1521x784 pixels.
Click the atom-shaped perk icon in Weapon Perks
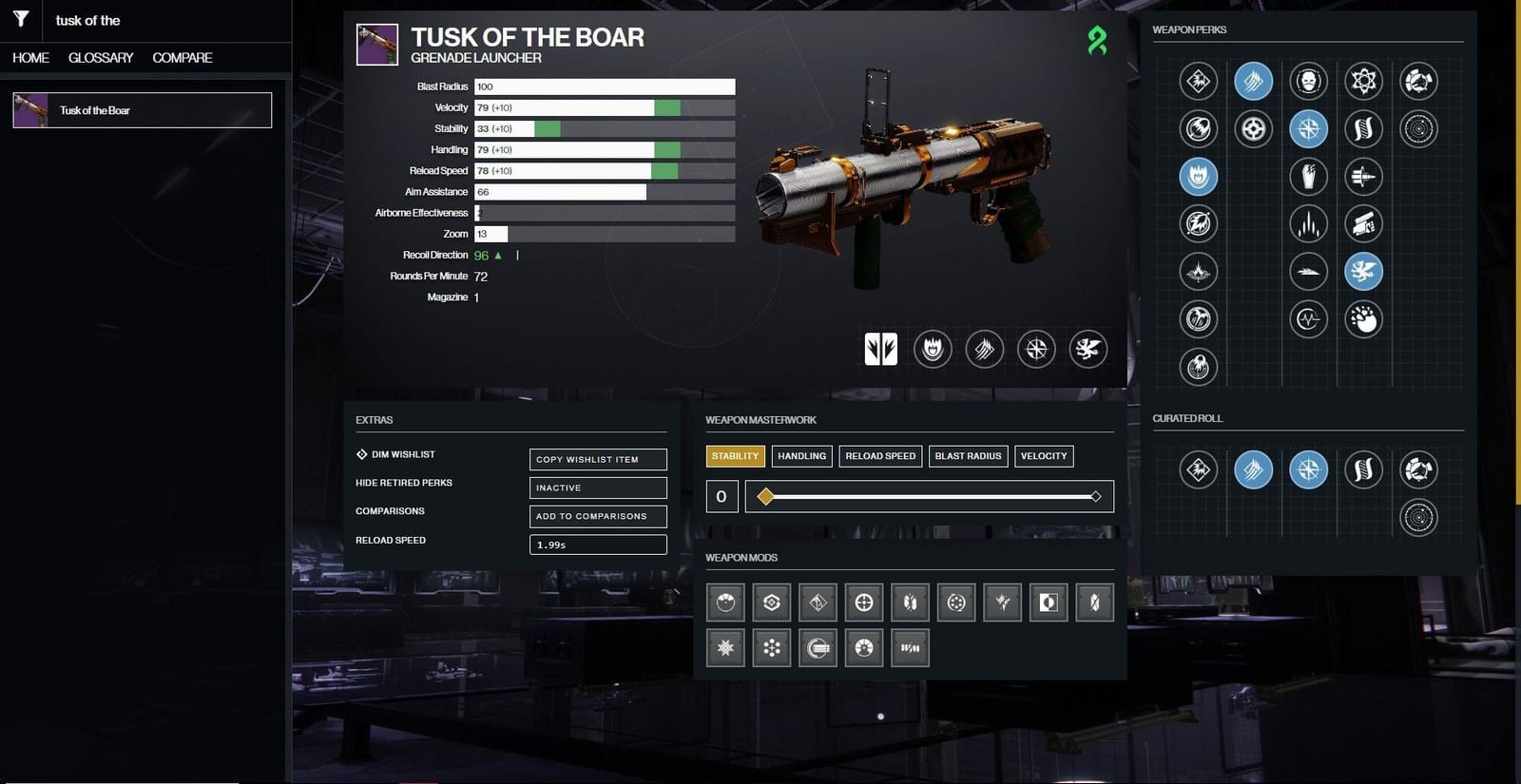coord(1363,81)
